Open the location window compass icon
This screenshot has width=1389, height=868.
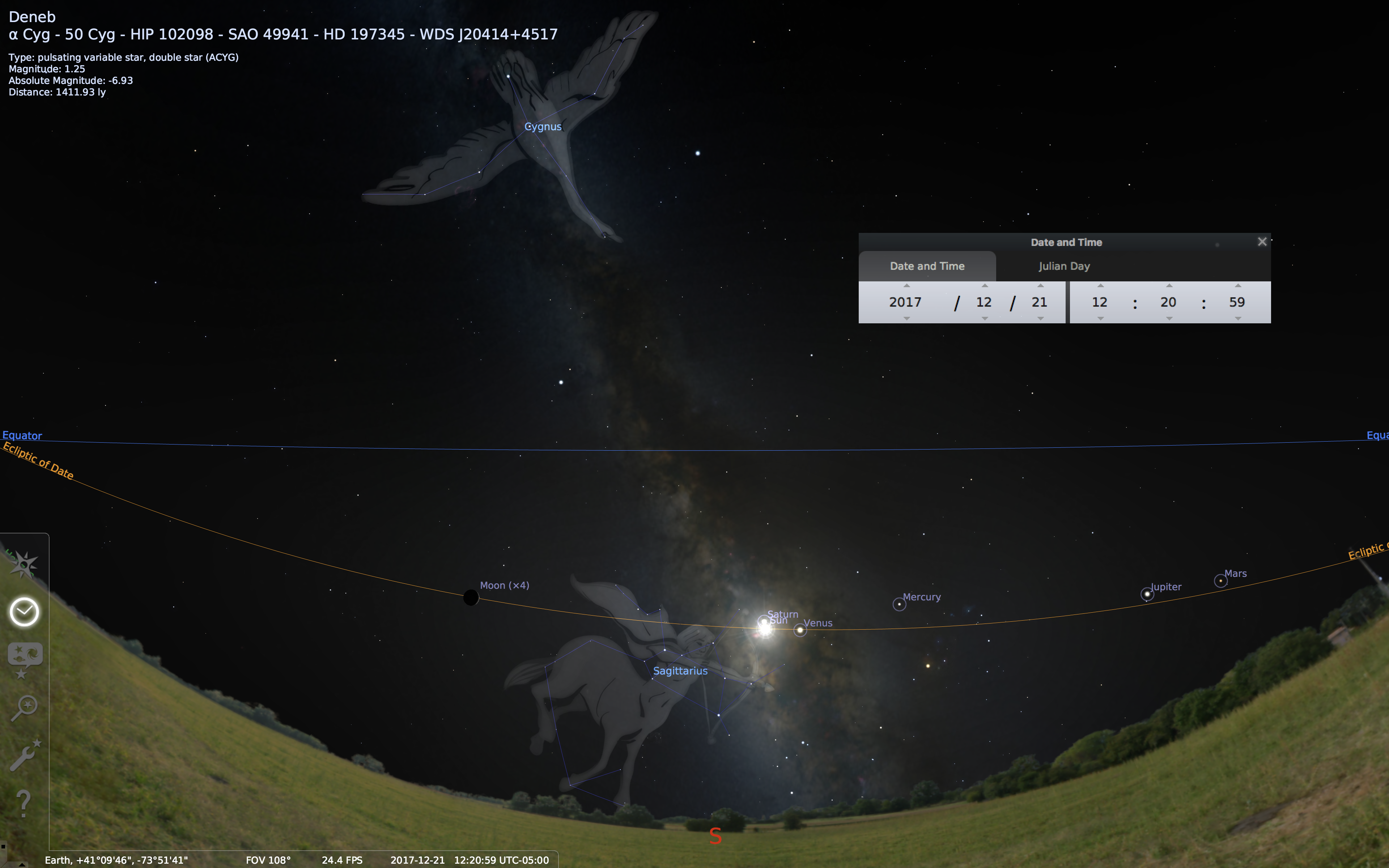click(24, 565)
